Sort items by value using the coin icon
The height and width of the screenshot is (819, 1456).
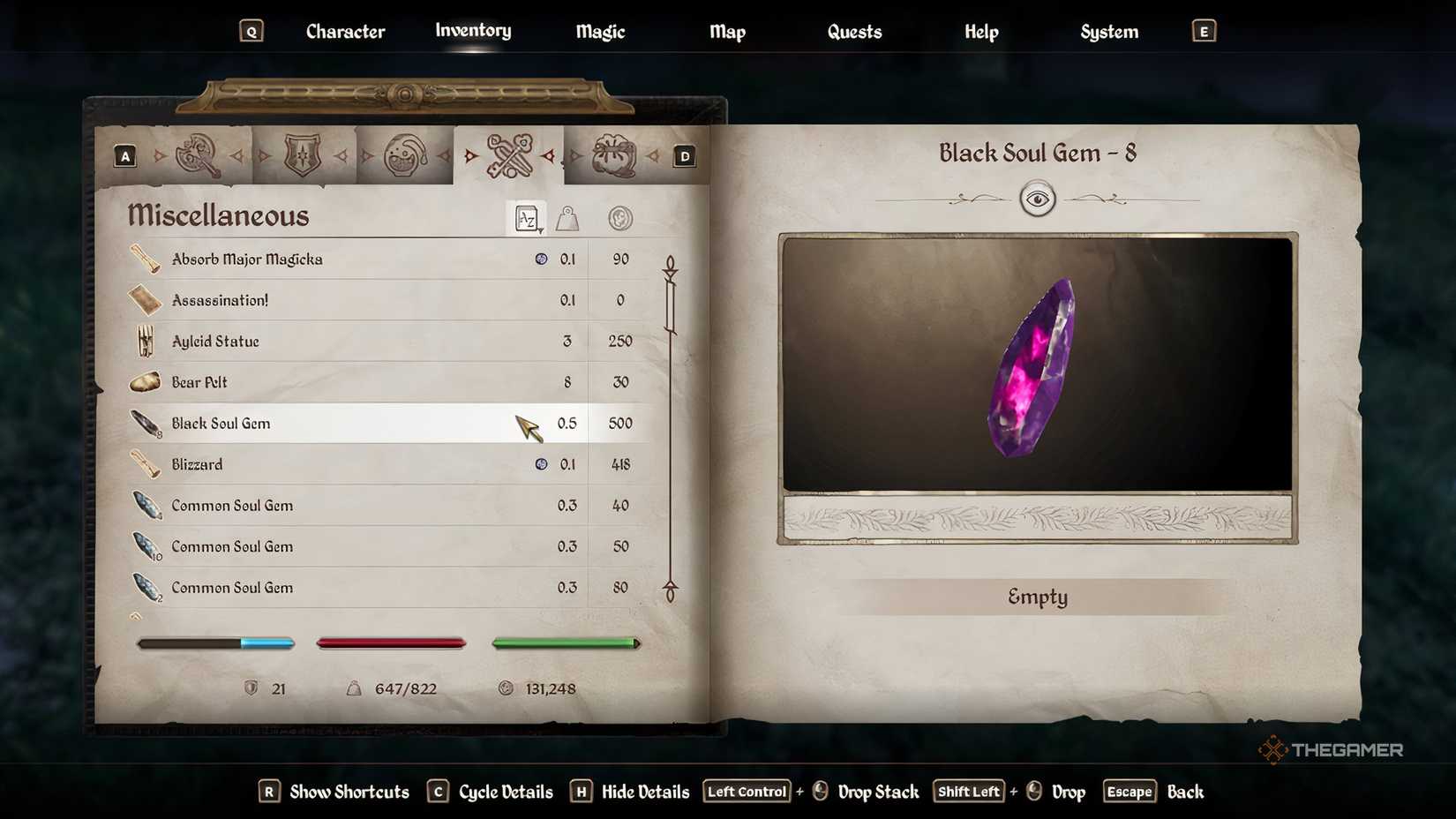pyautogui.click(x=619, y=218)
